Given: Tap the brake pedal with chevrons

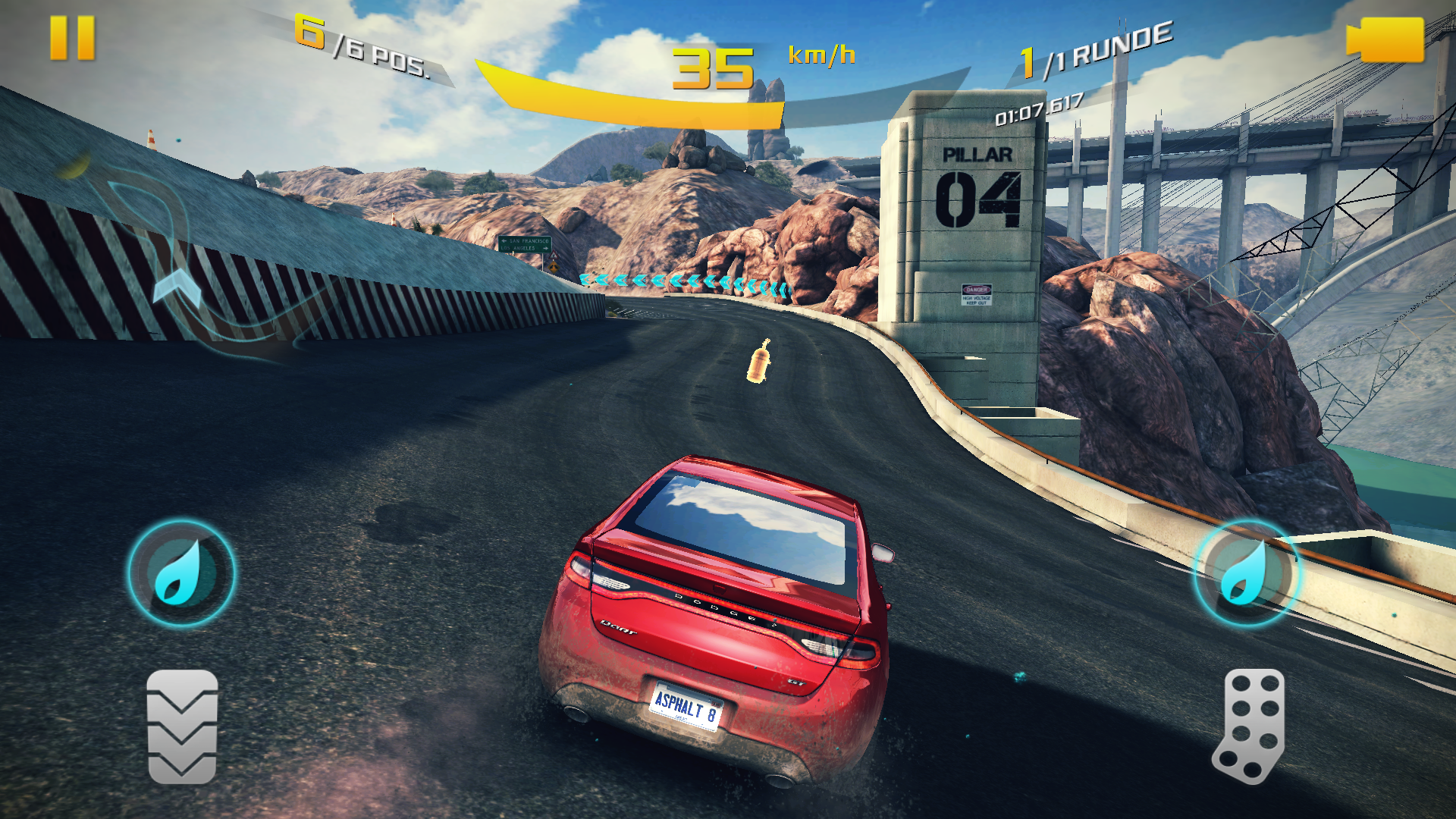Looking at the screenshot, I should click(x=182, y=726).
